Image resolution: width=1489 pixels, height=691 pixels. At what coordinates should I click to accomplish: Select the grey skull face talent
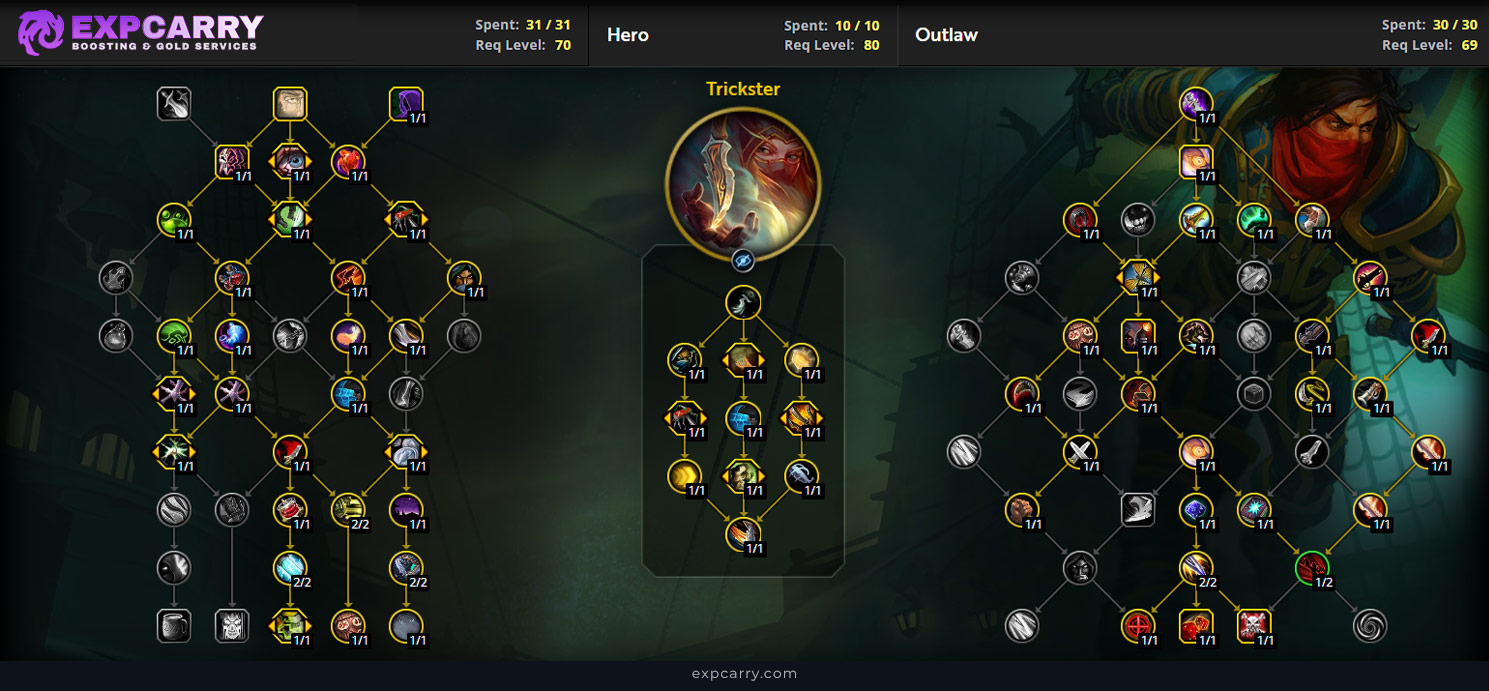click(232, 626)
